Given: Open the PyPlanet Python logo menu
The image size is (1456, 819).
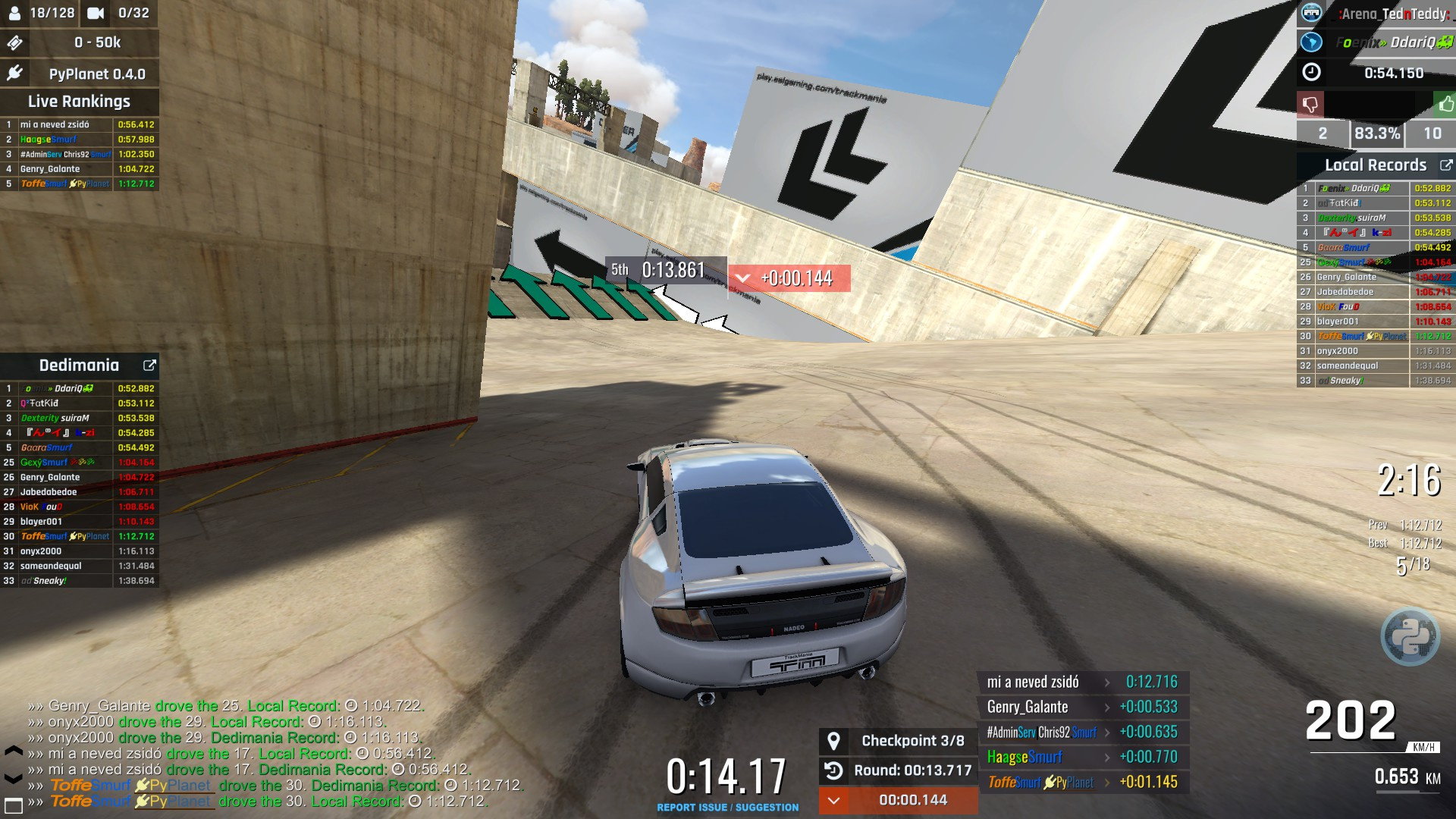Looking at the screenshot, I should pyautogui.click(x=1410, y=636).
